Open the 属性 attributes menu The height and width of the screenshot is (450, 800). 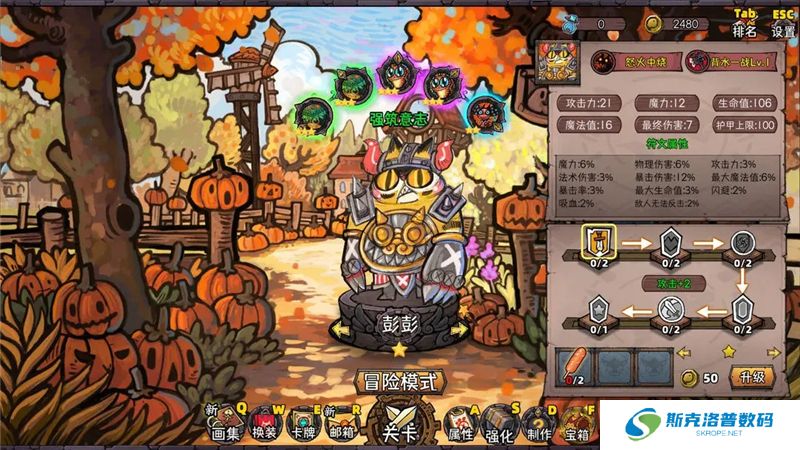[459, 426]
